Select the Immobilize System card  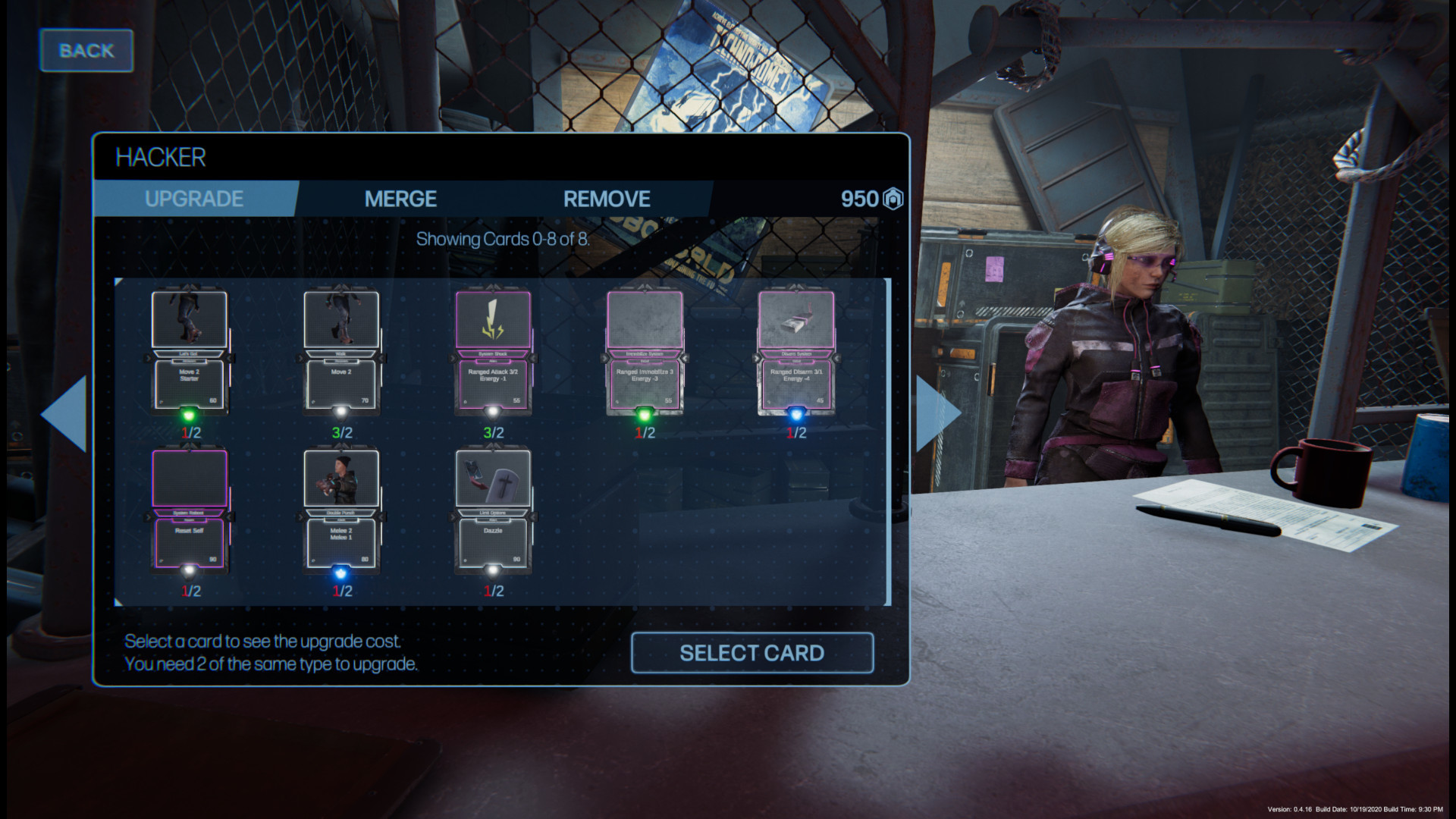click(645, 353)
